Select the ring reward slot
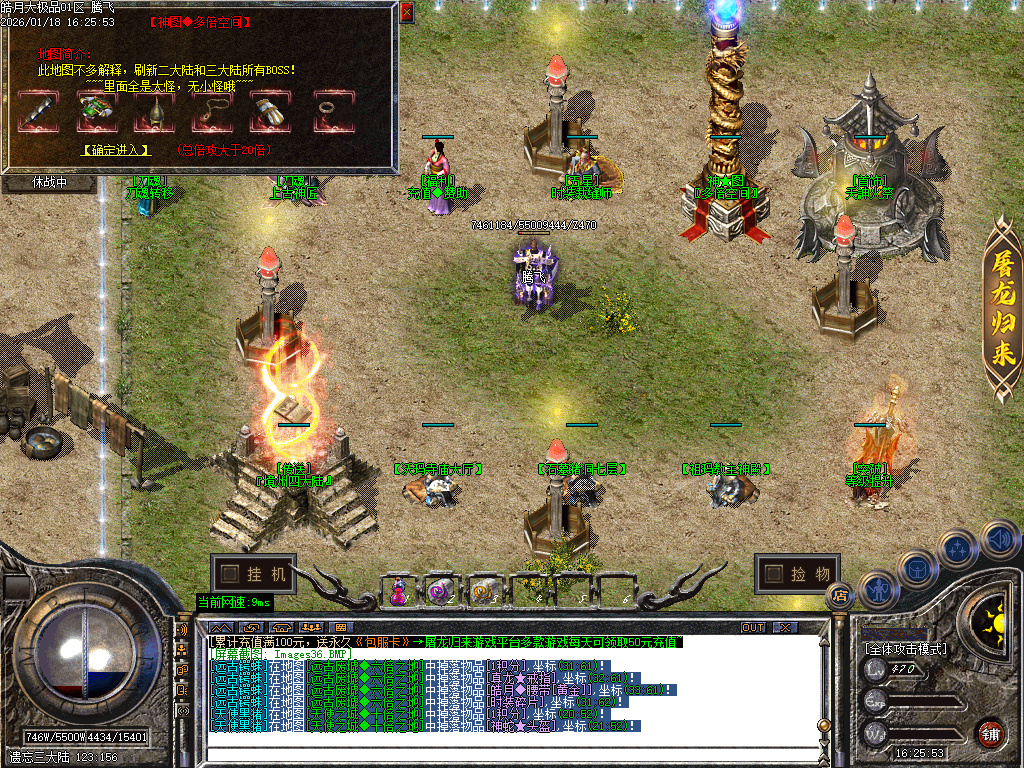The width and height of the screenshot is (1024, 768). (x=326, y=111)
